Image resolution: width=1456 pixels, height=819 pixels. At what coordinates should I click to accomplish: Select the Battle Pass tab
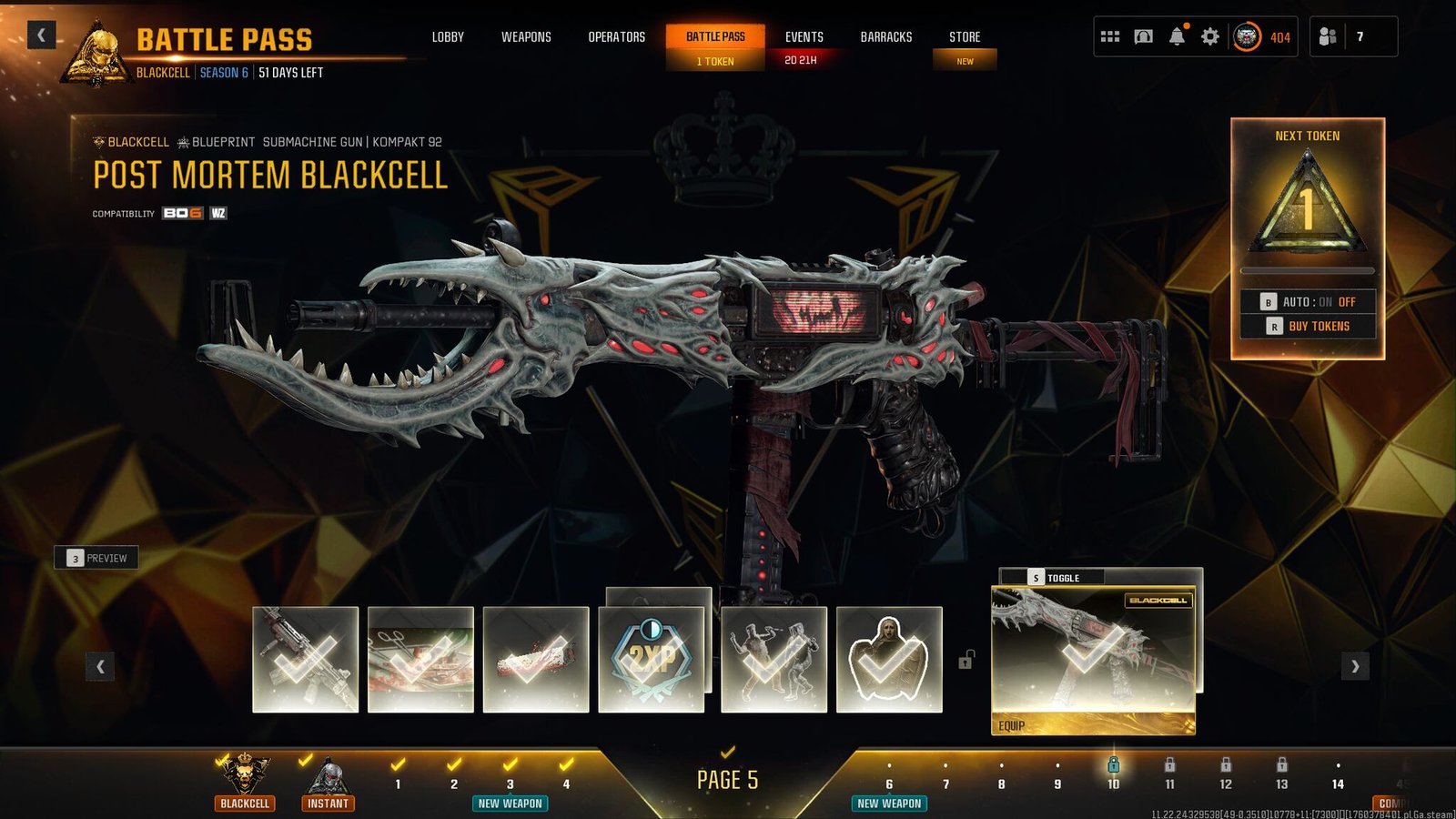tap(715, 37)
